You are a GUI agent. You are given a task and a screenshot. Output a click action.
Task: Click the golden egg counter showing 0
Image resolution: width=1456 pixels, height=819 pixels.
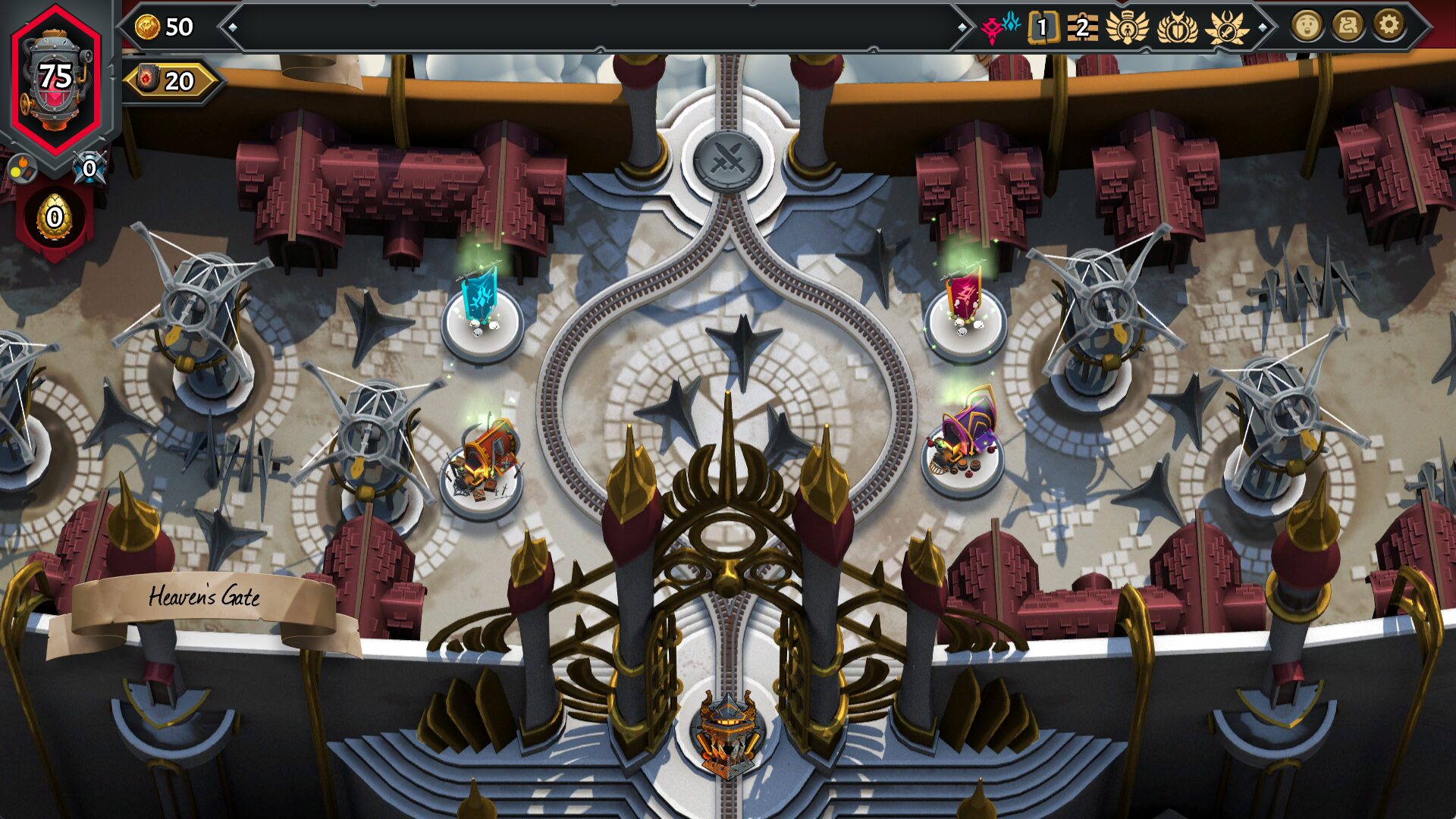pos(54,218)
